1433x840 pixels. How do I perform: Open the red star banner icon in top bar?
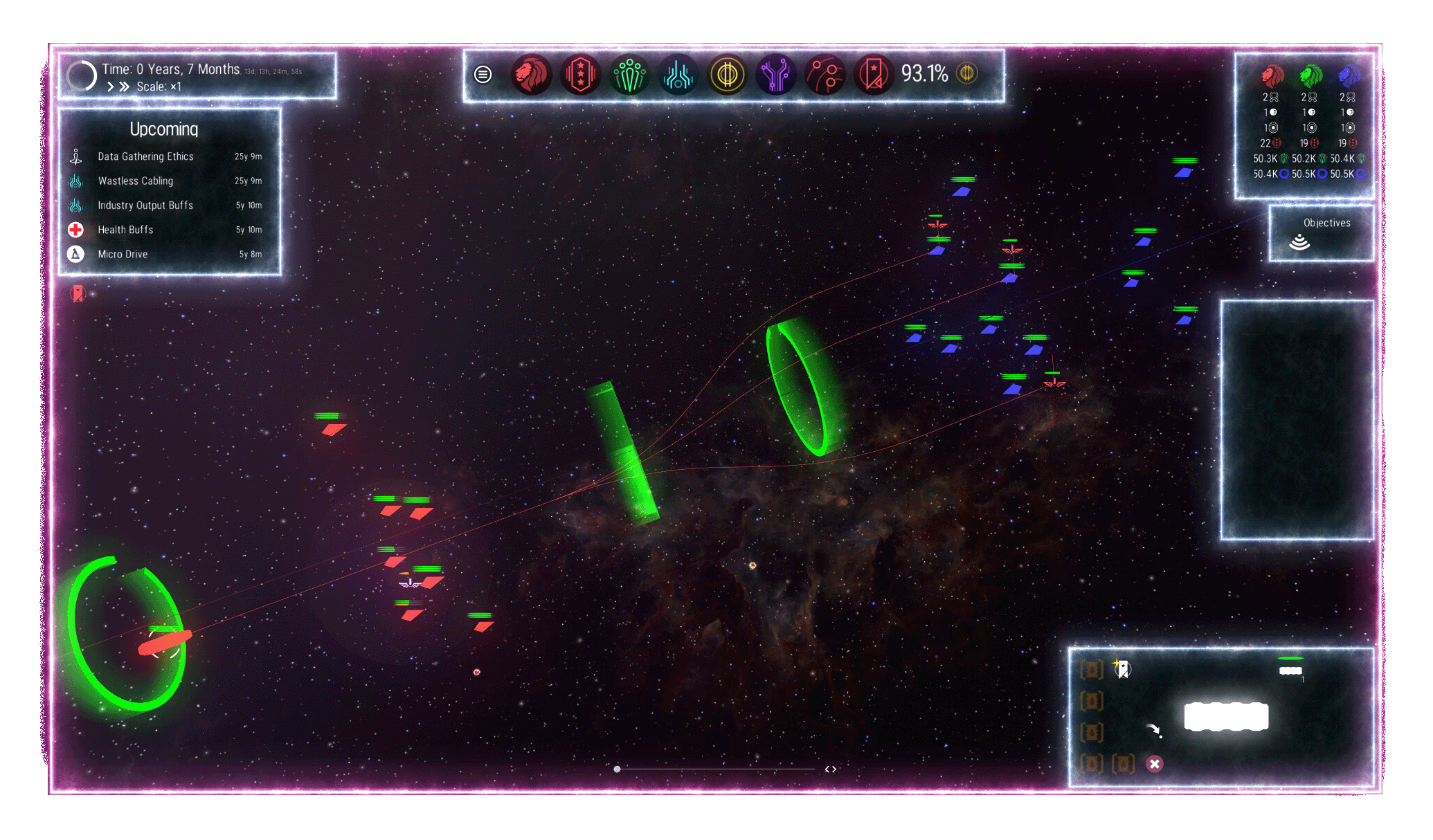click(x=874, y=74)
